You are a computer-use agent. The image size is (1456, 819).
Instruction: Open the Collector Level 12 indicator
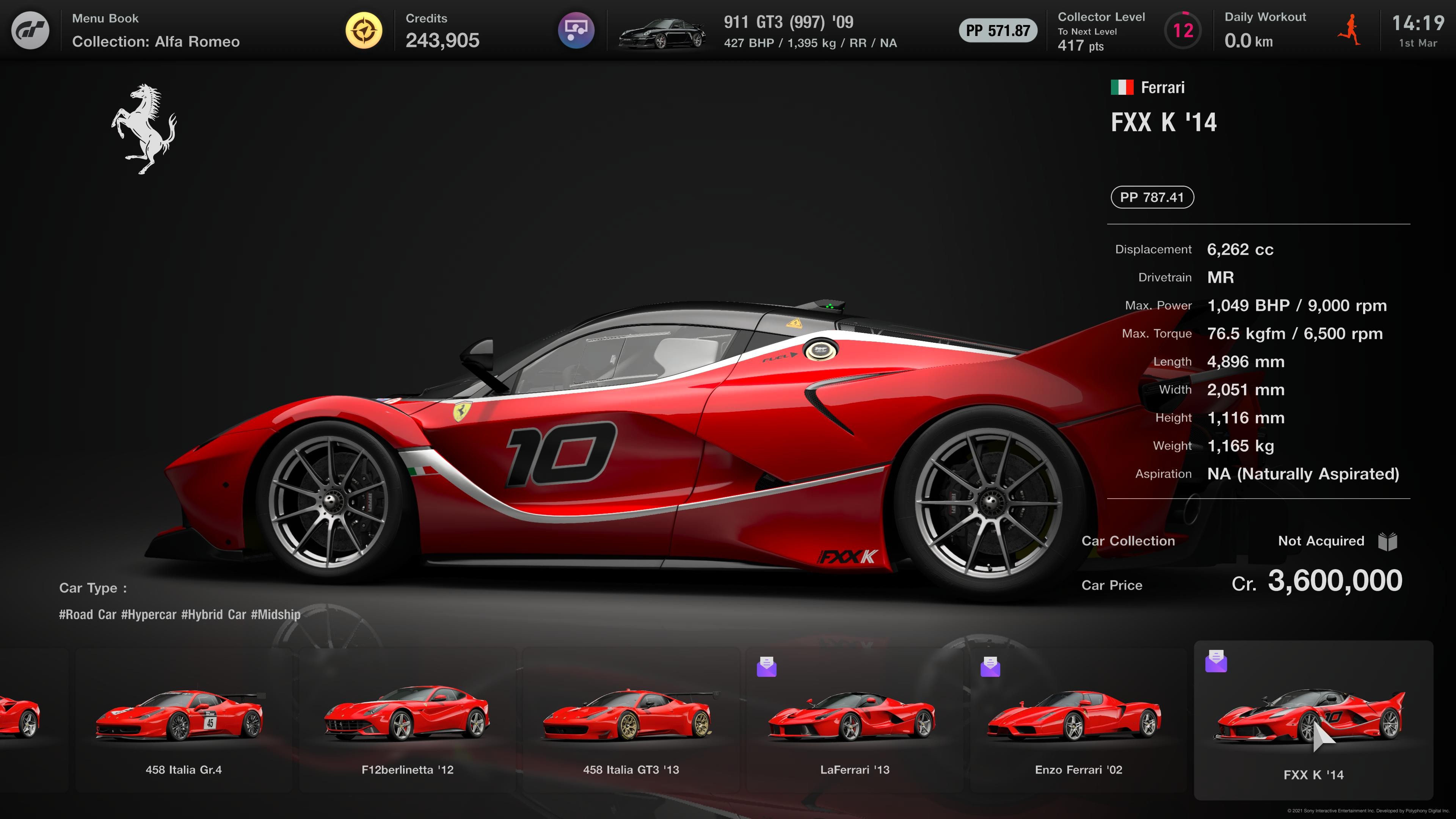[1183, 30]
